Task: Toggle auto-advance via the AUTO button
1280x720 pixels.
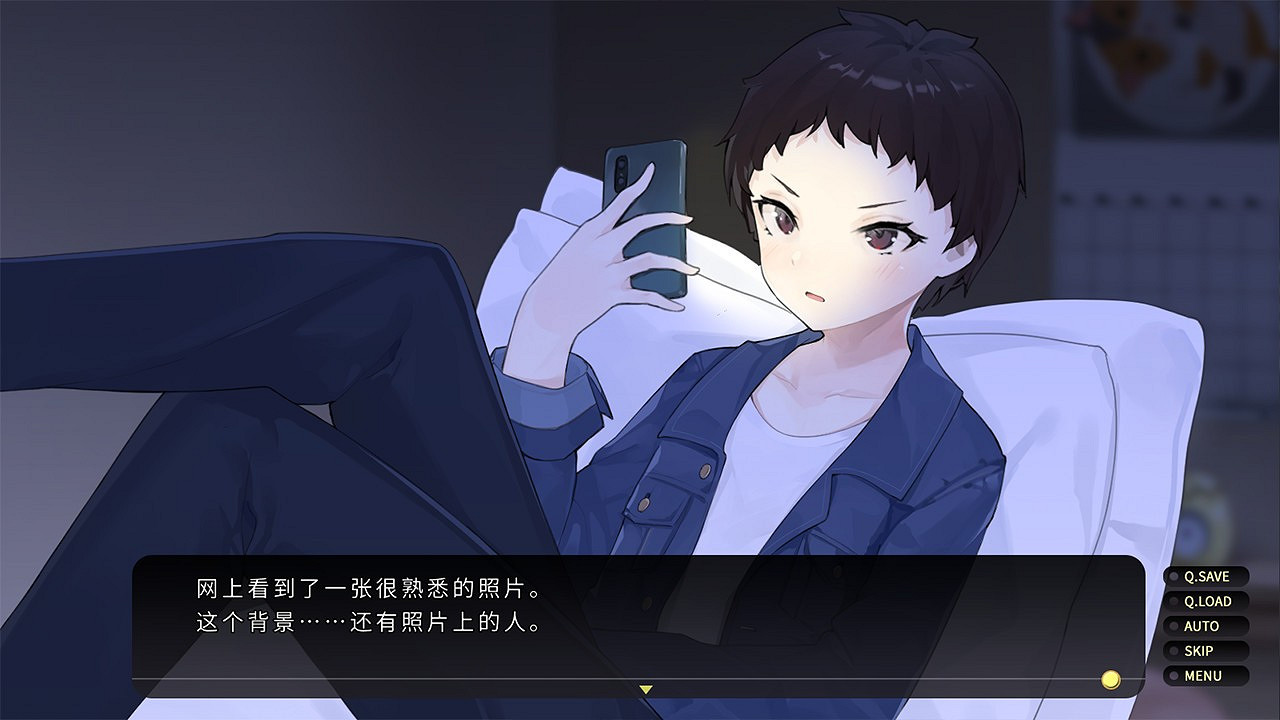Action: point(1203,626)
